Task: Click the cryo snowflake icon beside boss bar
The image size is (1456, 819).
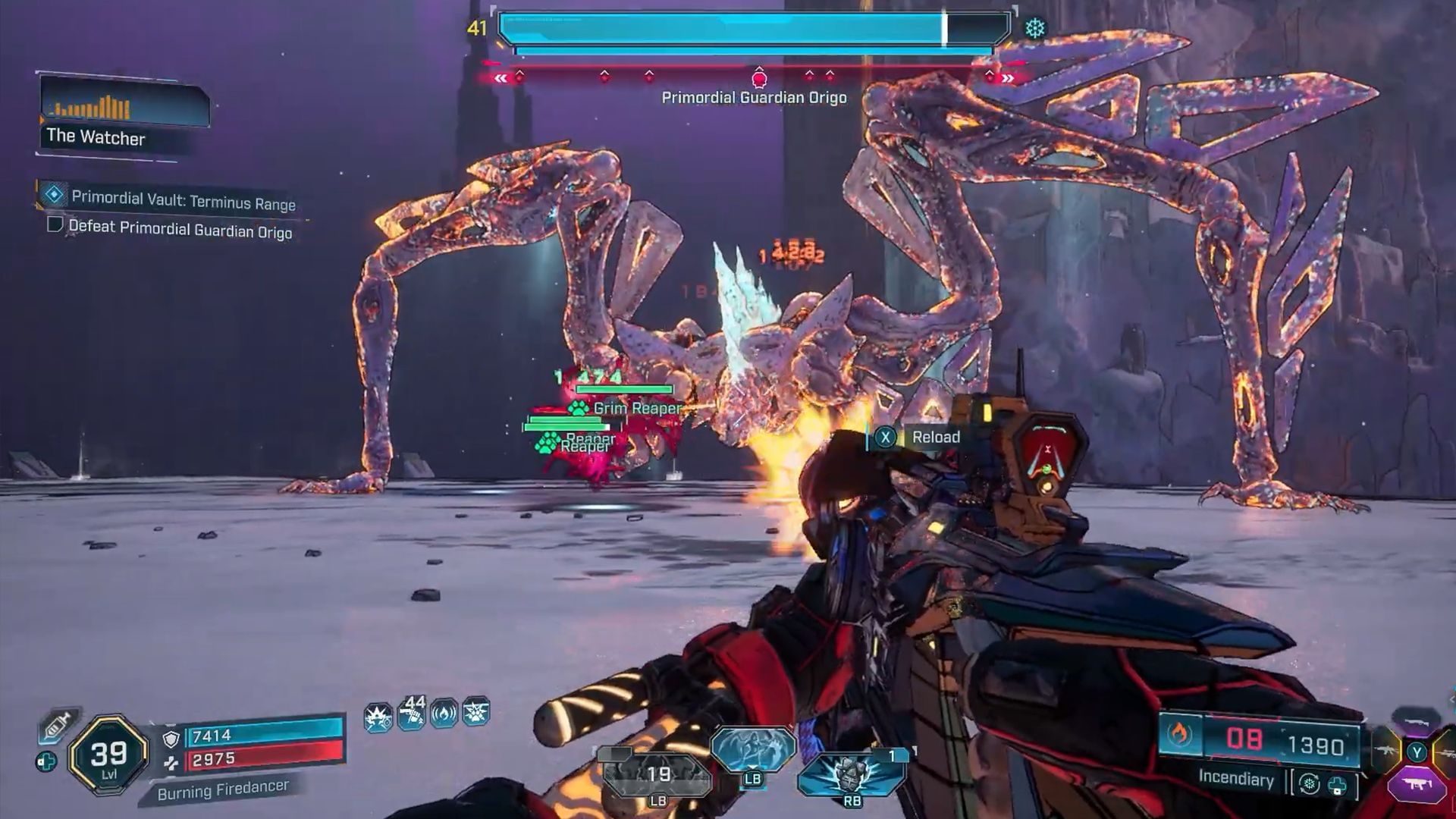Action: (1035, 29)
